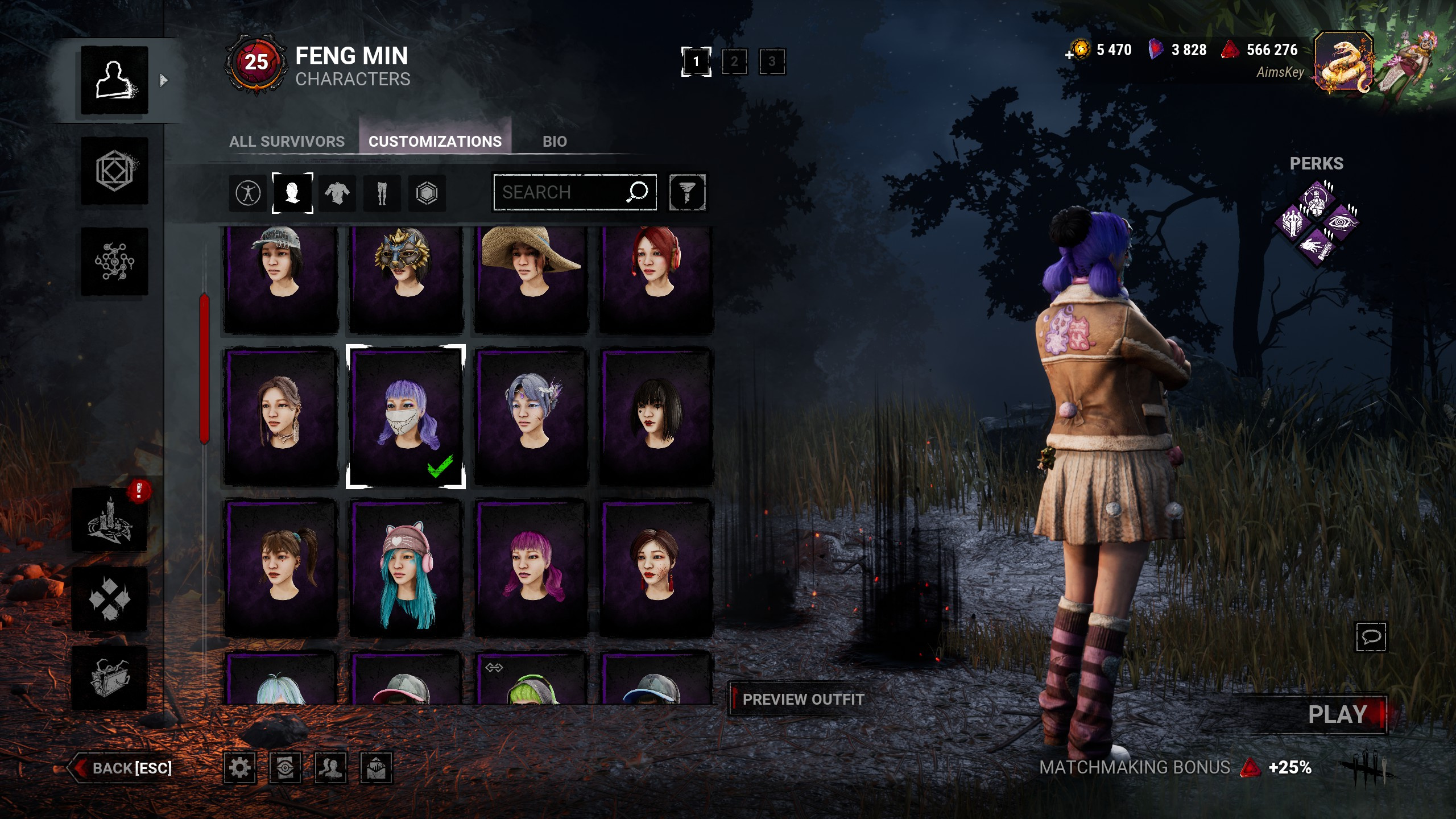
Task: Select the torso cosmetic category
Action: tap(337, 193)
